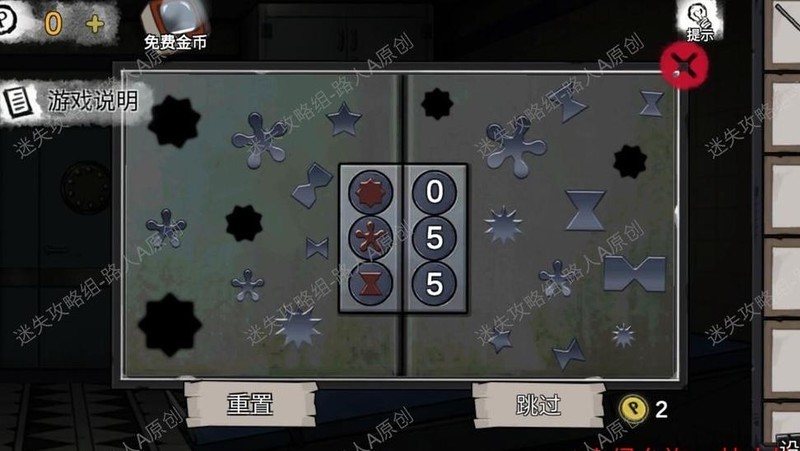Click the 重置 reset button
Viewport: 800px width, 451px height.
coord(250,403)
